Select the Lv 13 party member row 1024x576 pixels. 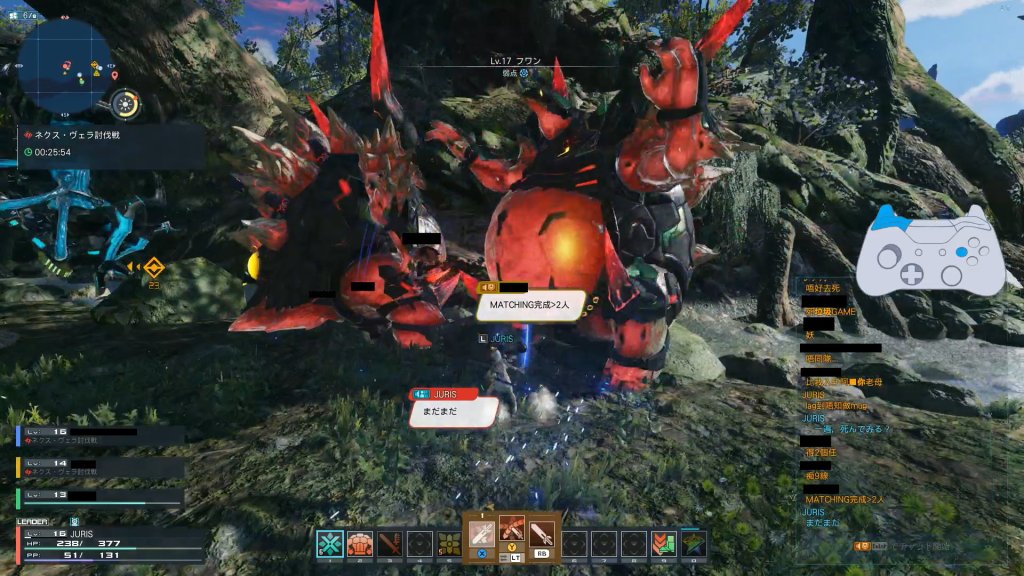coord(100,496)
